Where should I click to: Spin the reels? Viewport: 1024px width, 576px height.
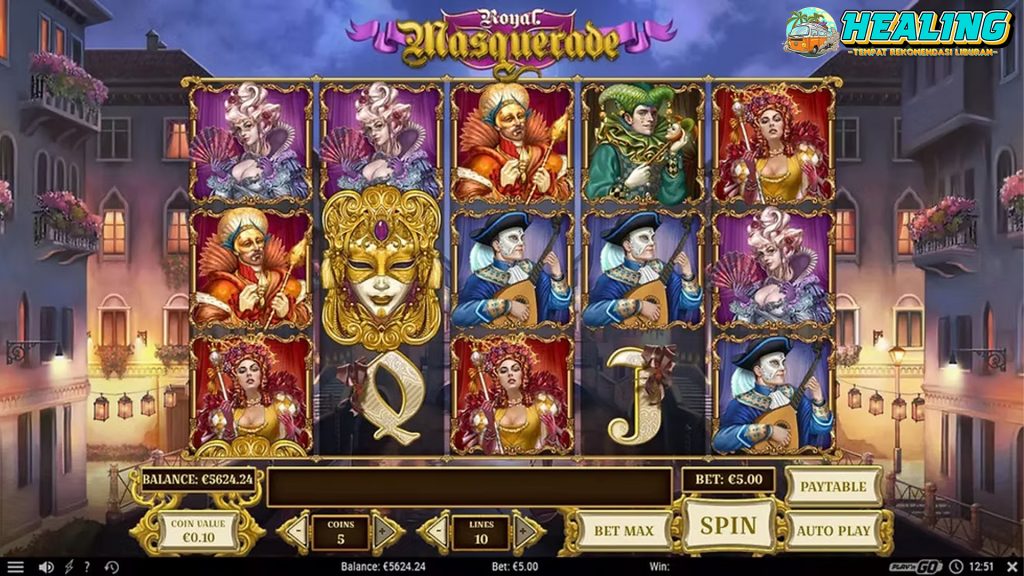tap(728, 525)
